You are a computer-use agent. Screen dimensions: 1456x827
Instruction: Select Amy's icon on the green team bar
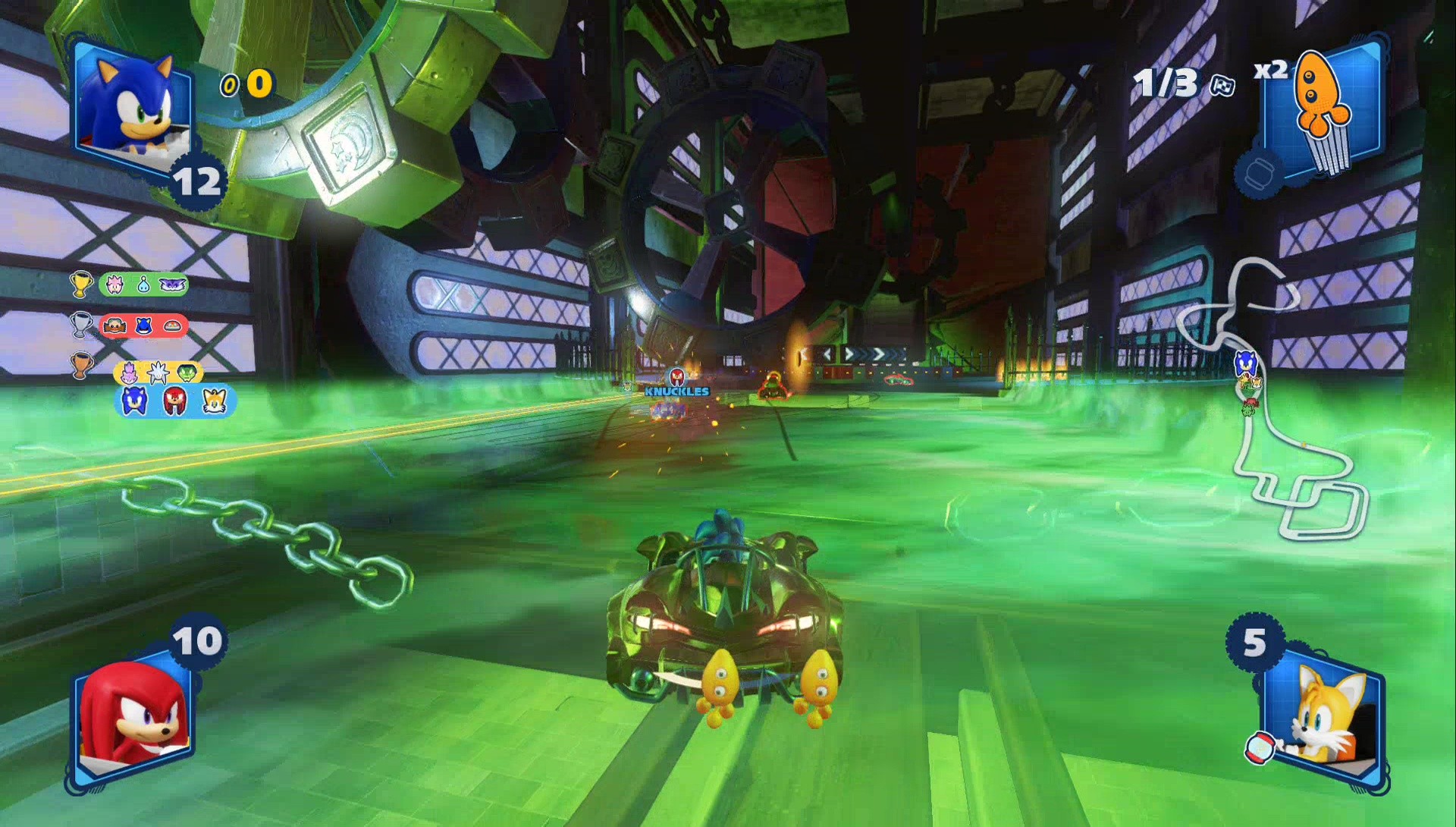click(115, 285)
